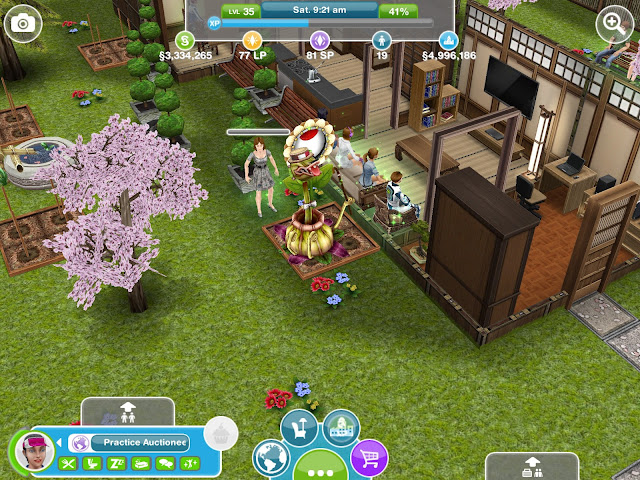Take a snapshot with the camera button
The width and height of the screenshot is (640, 480).
pos(22,22)
